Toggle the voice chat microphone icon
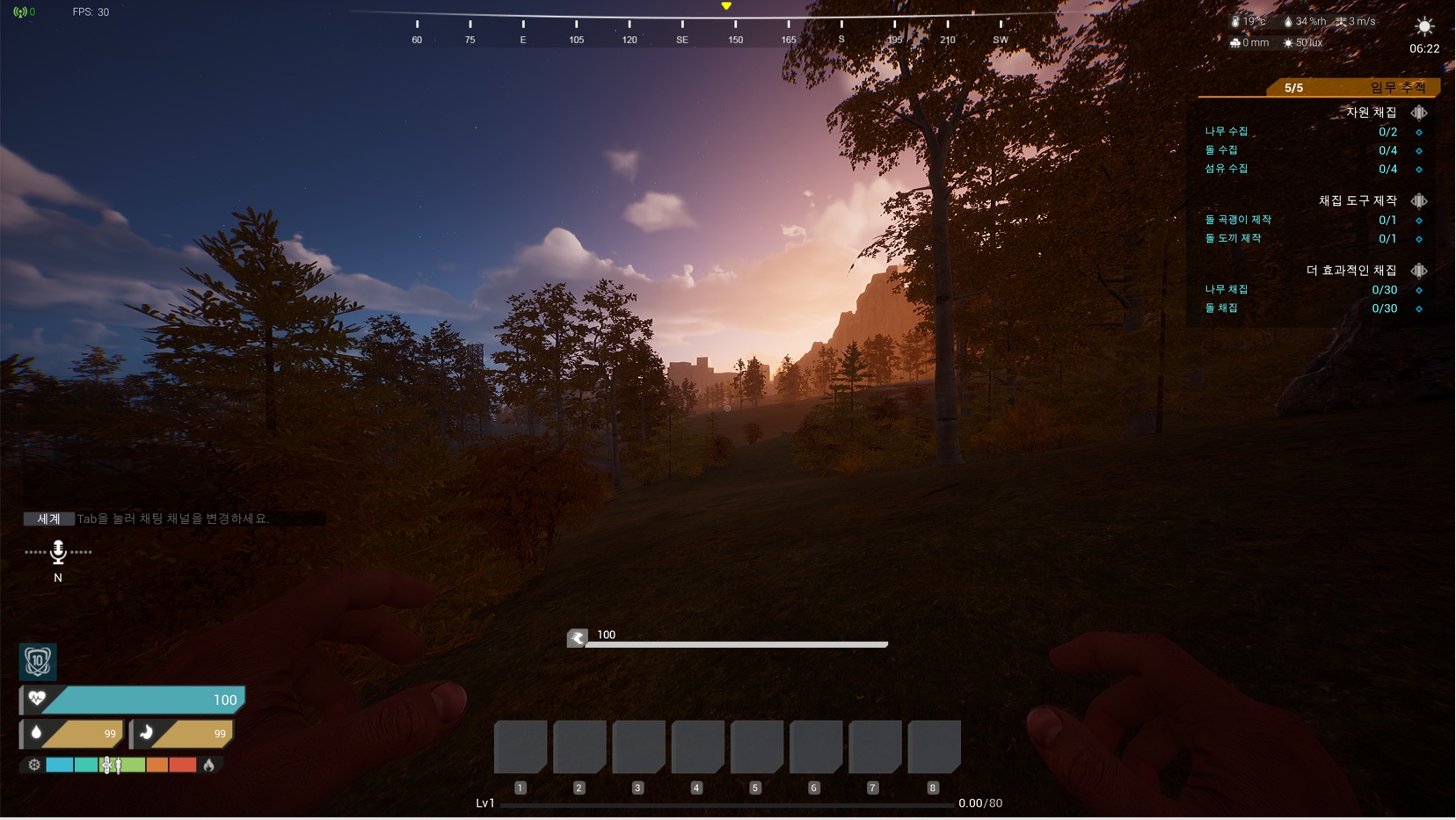This screenshot has height=820, width=1456. 58,552
